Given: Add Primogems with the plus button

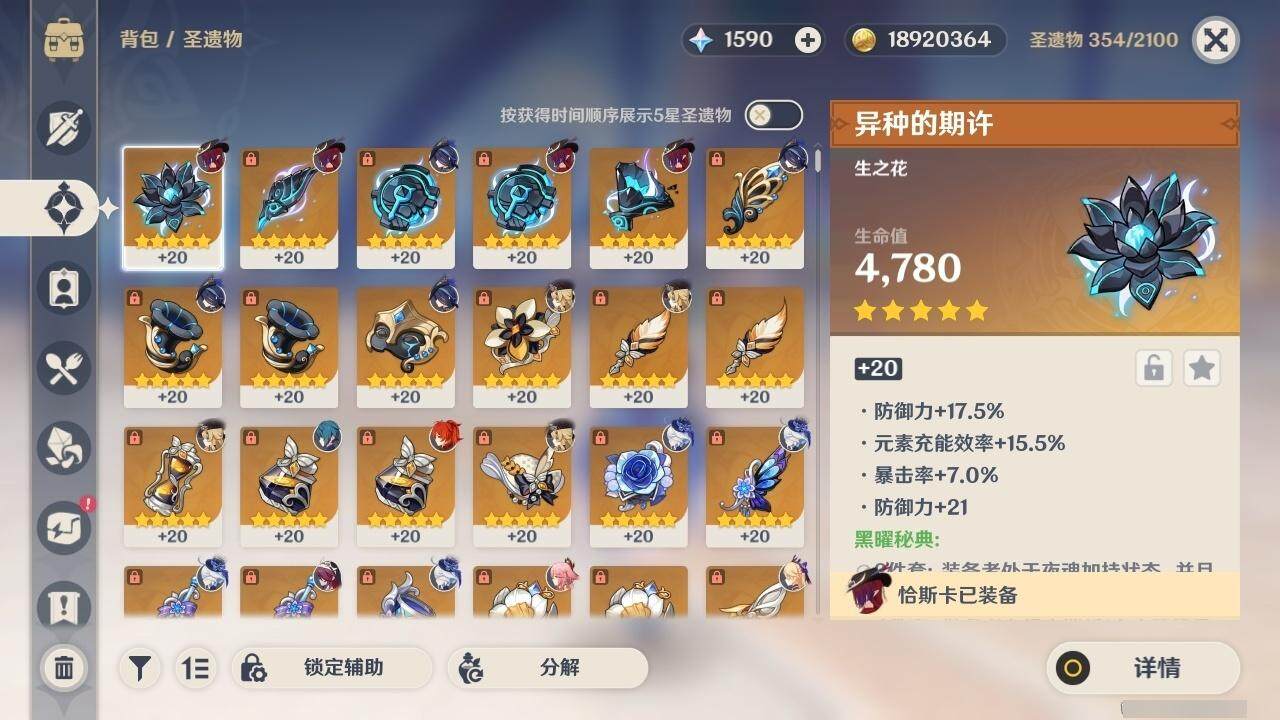Looking at the screenshot, I should pos(808,40).
